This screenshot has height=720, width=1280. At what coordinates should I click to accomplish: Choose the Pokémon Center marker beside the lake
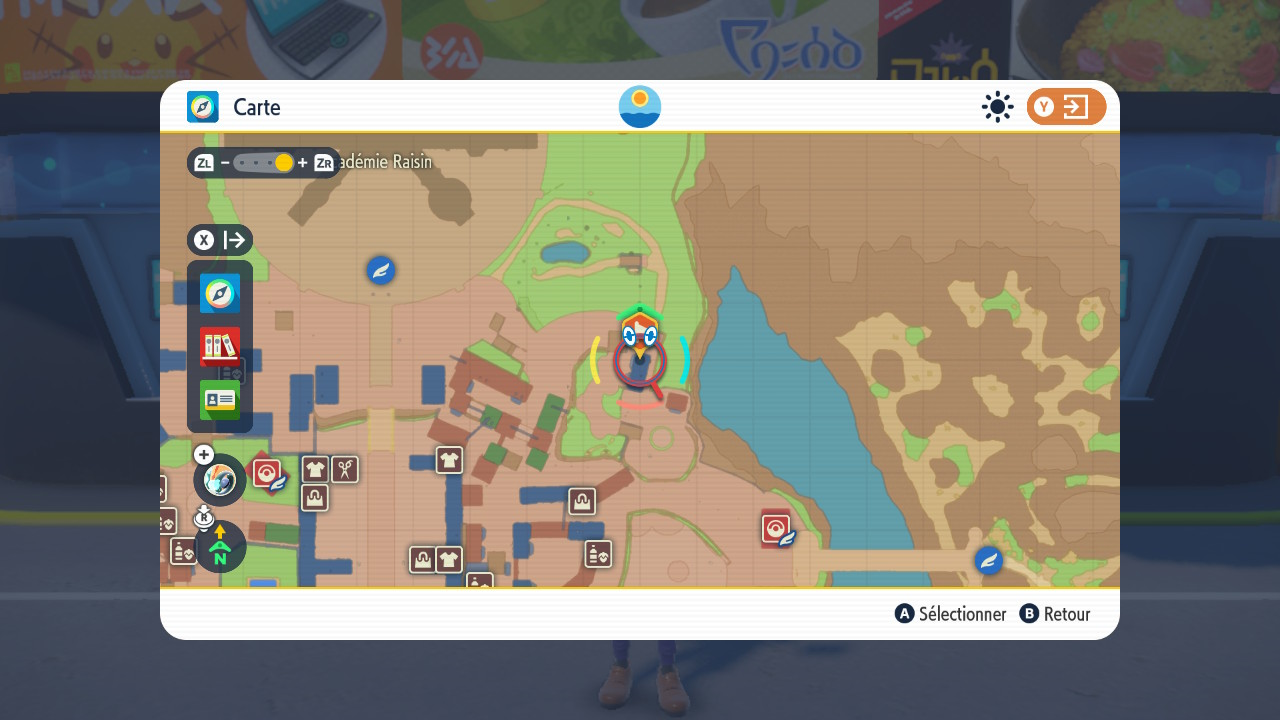(x=776, y=529)
